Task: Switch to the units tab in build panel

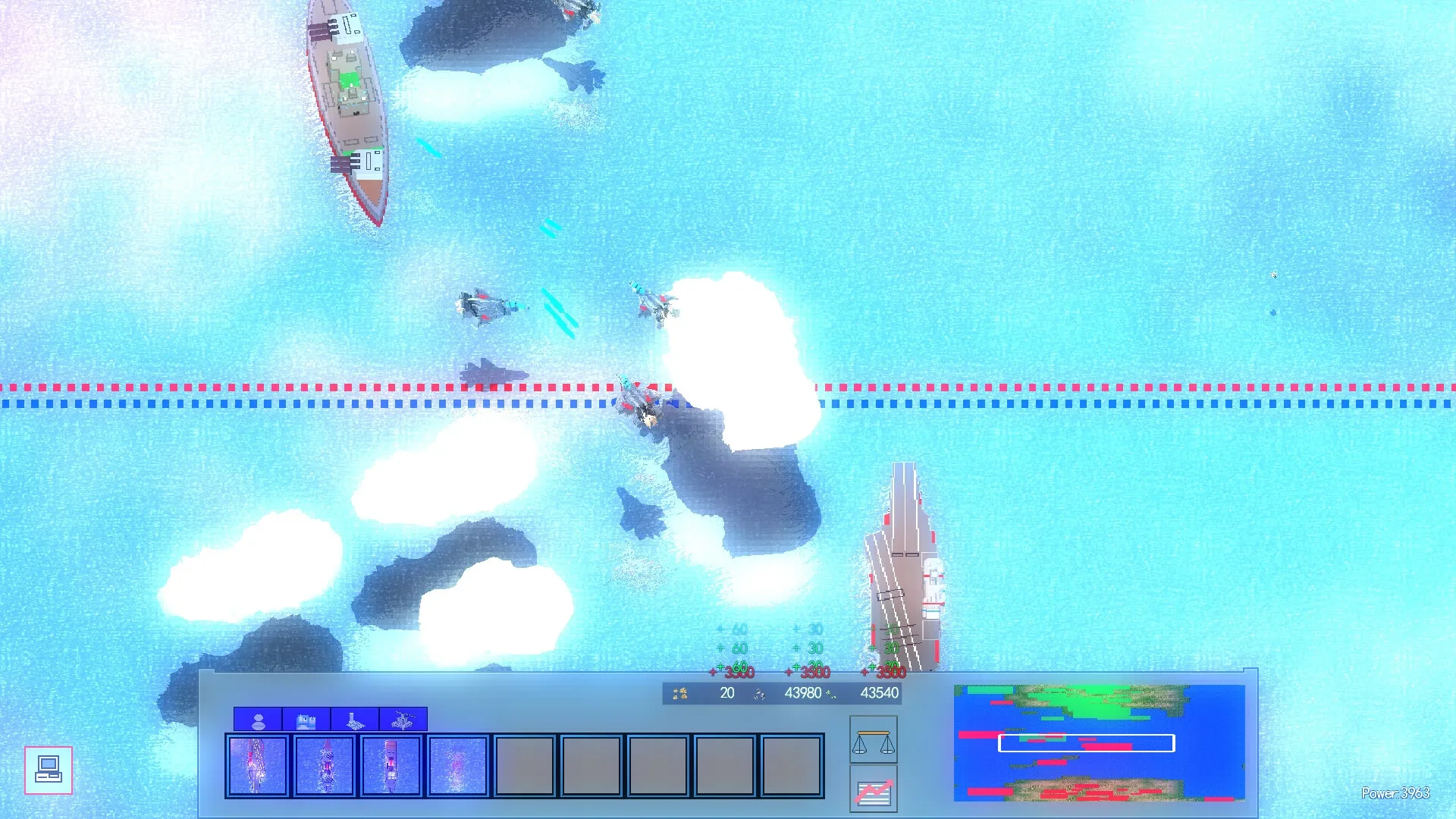Action: (x=258, y=719)
